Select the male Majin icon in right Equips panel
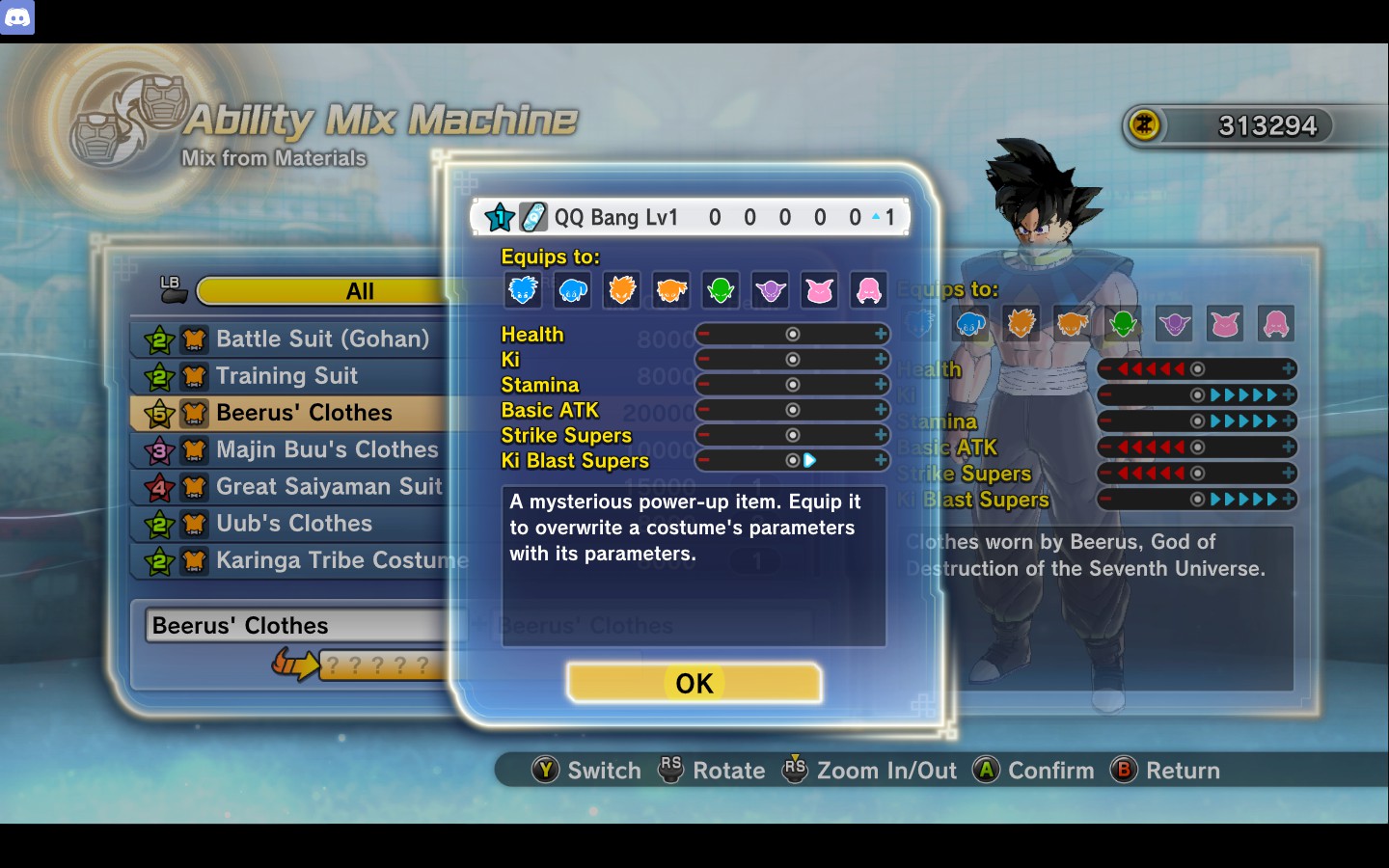This screenshot has height=868, width=1389. 1225,324
